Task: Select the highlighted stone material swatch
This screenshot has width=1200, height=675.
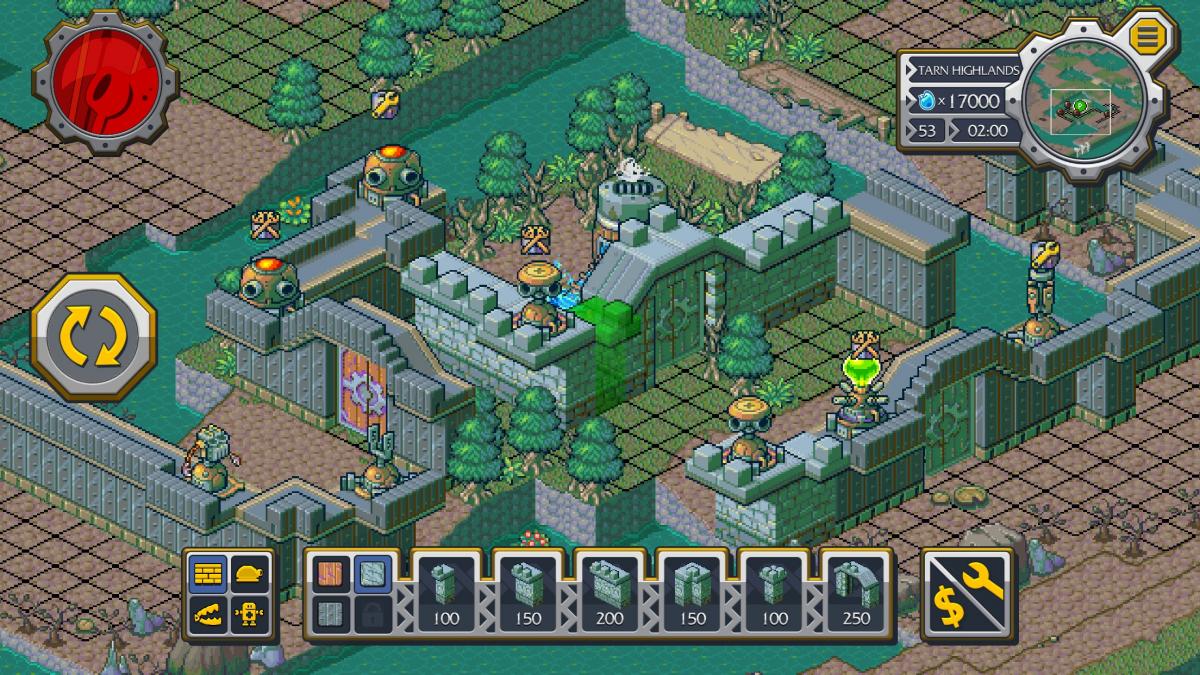Action: [x=371, y=574]
